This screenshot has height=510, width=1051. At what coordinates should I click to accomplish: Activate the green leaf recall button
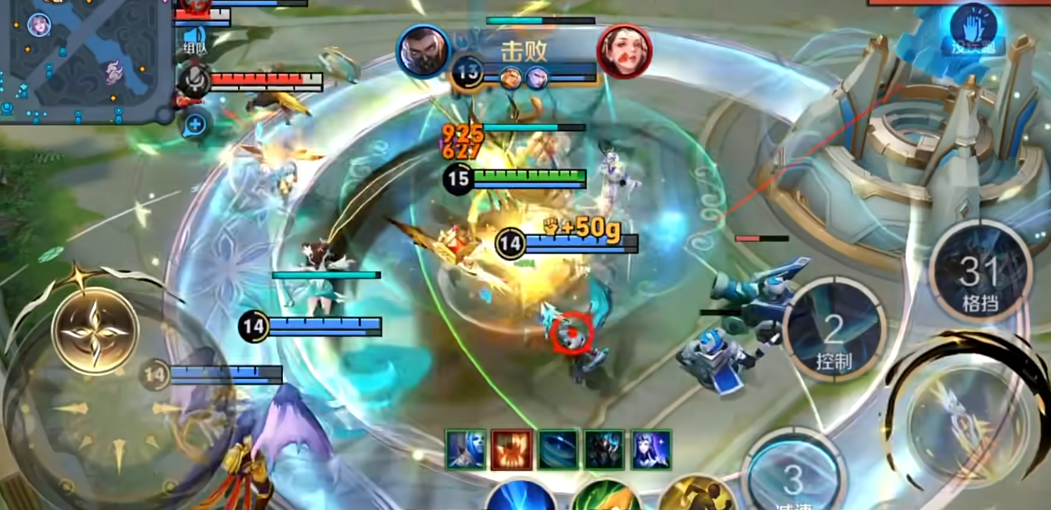(x=607, y=497)
